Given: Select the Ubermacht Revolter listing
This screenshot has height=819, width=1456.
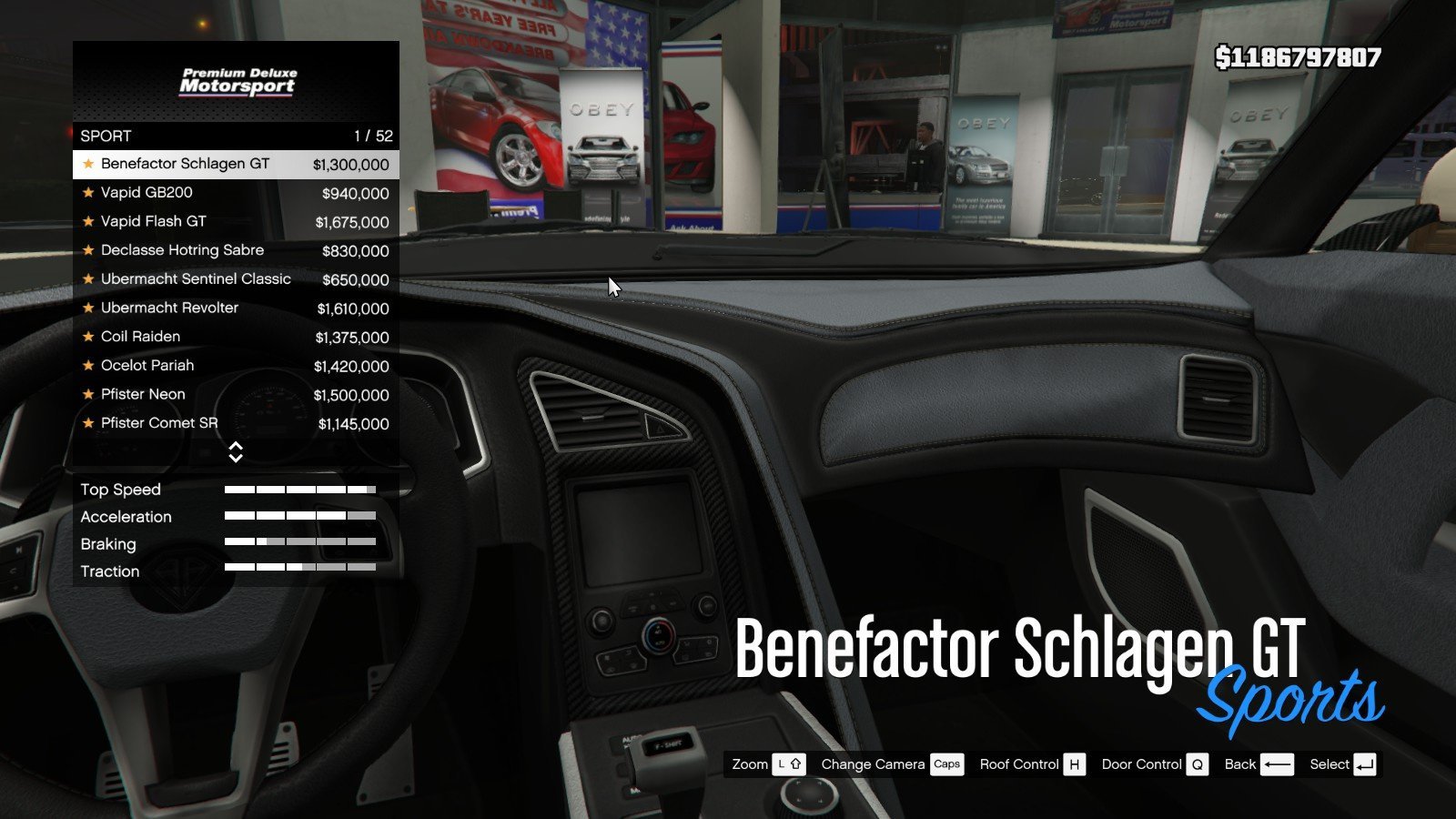Looking at the screenshot, I should pyautogui.click(x=235, y=308).
